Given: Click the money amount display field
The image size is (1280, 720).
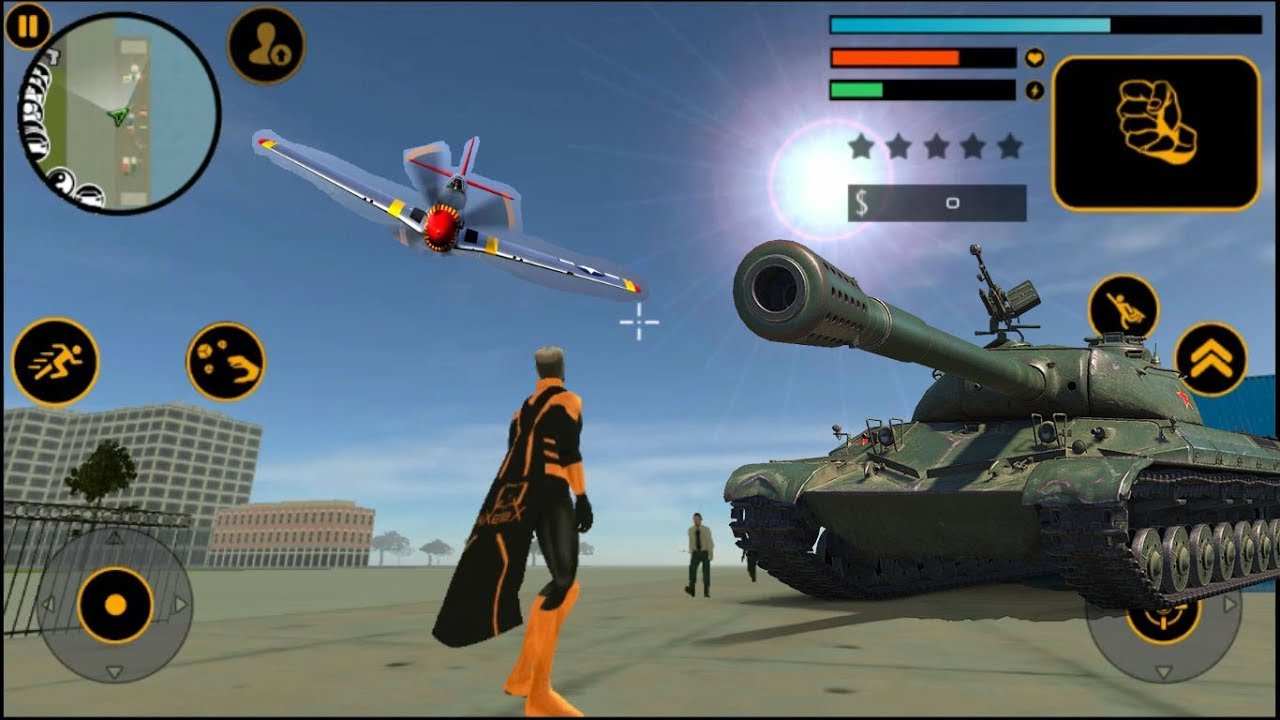Looking at the screenshot, I should (950, 203).
